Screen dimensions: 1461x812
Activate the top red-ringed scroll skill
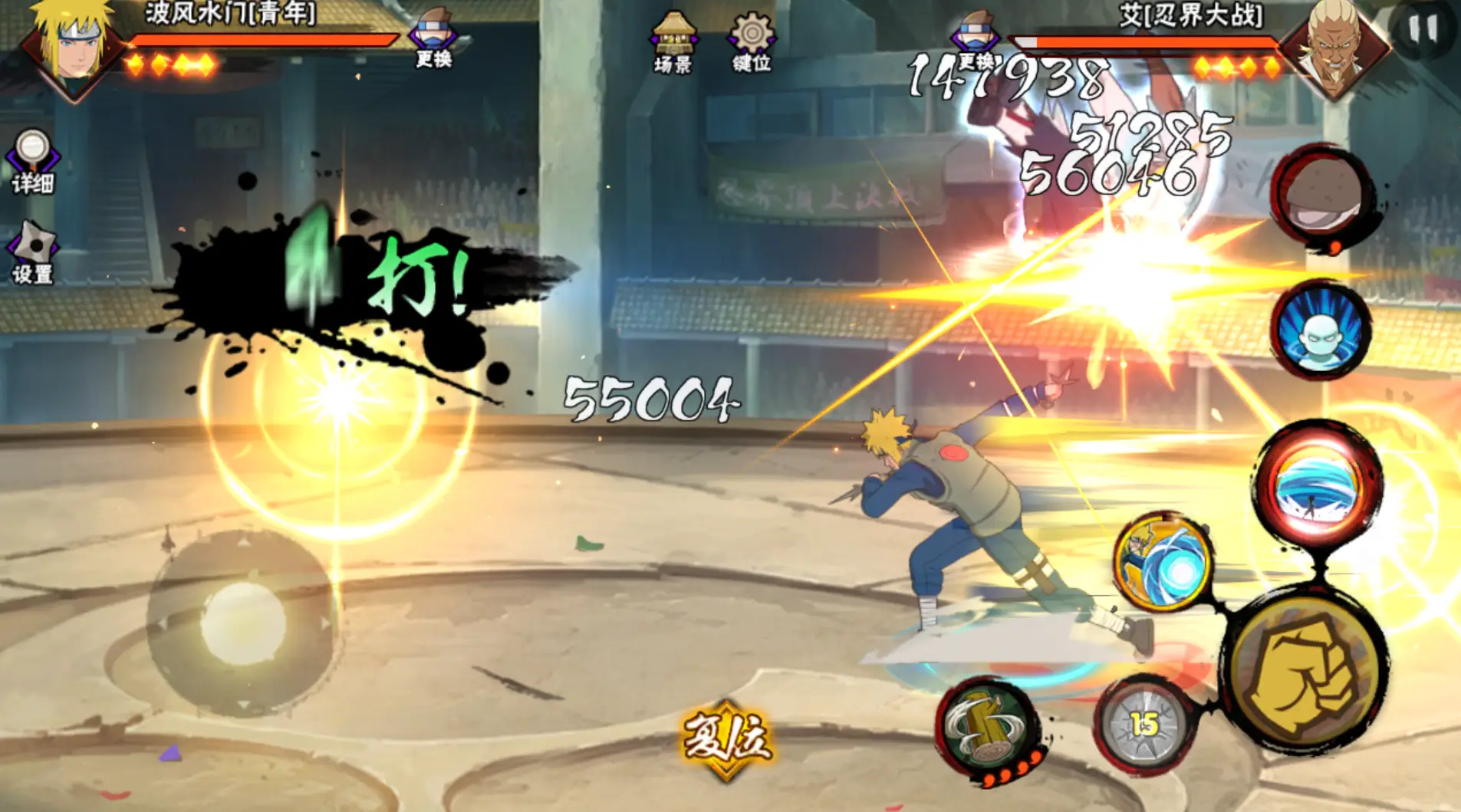click(x=1321, y=196)
